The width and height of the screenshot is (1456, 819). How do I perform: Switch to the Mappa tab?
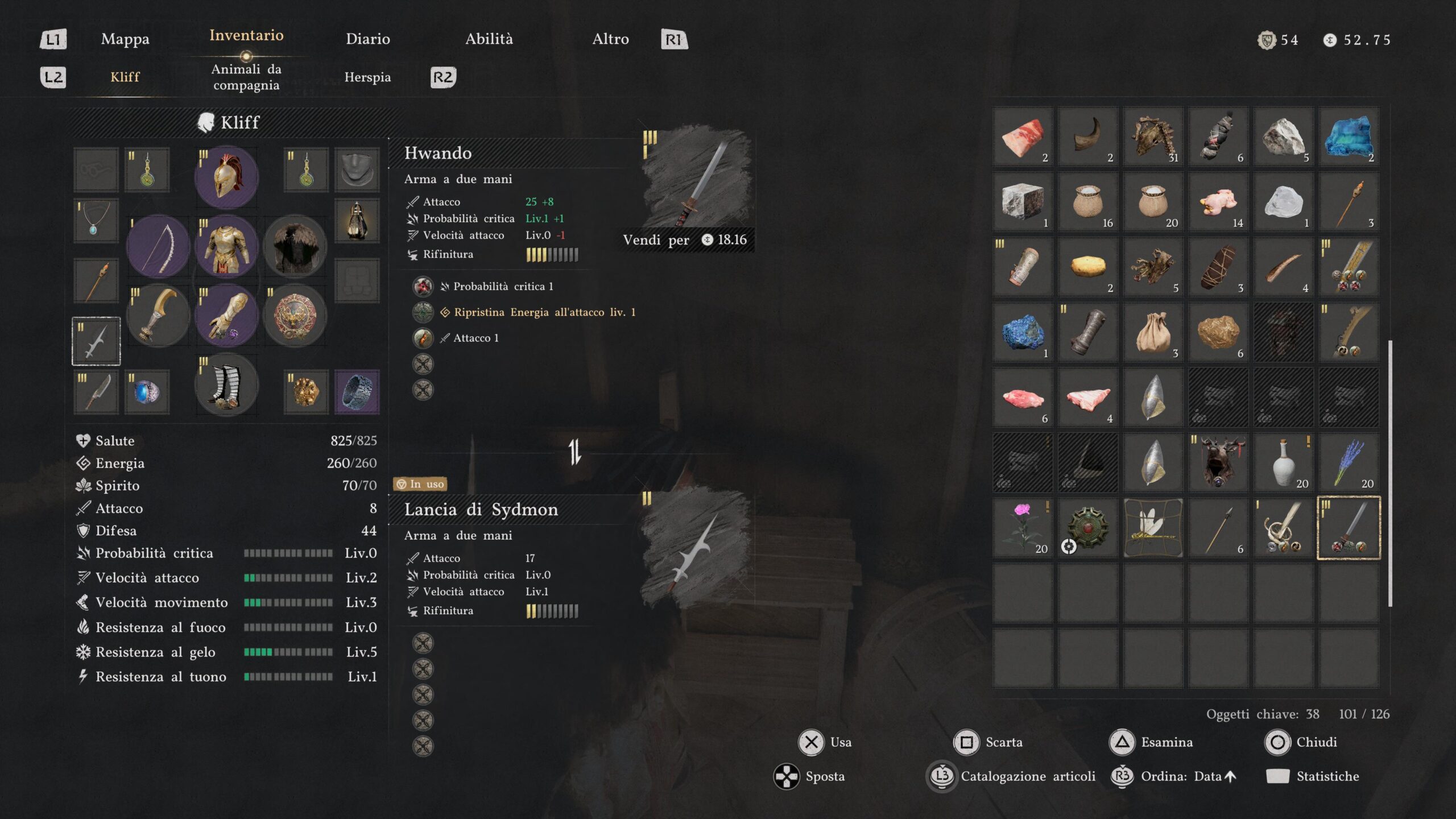125,39
